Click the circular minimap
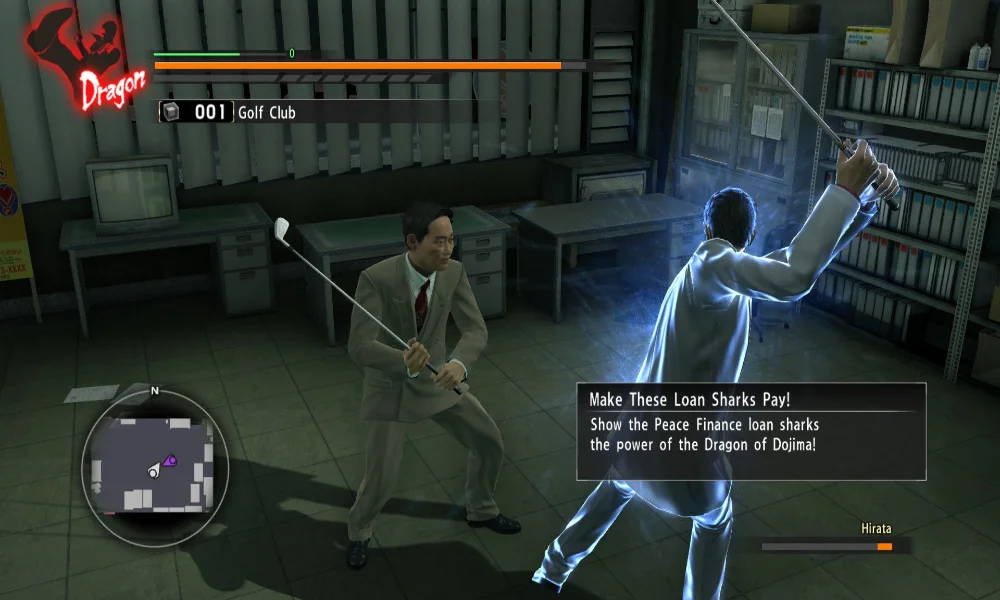 154,464
